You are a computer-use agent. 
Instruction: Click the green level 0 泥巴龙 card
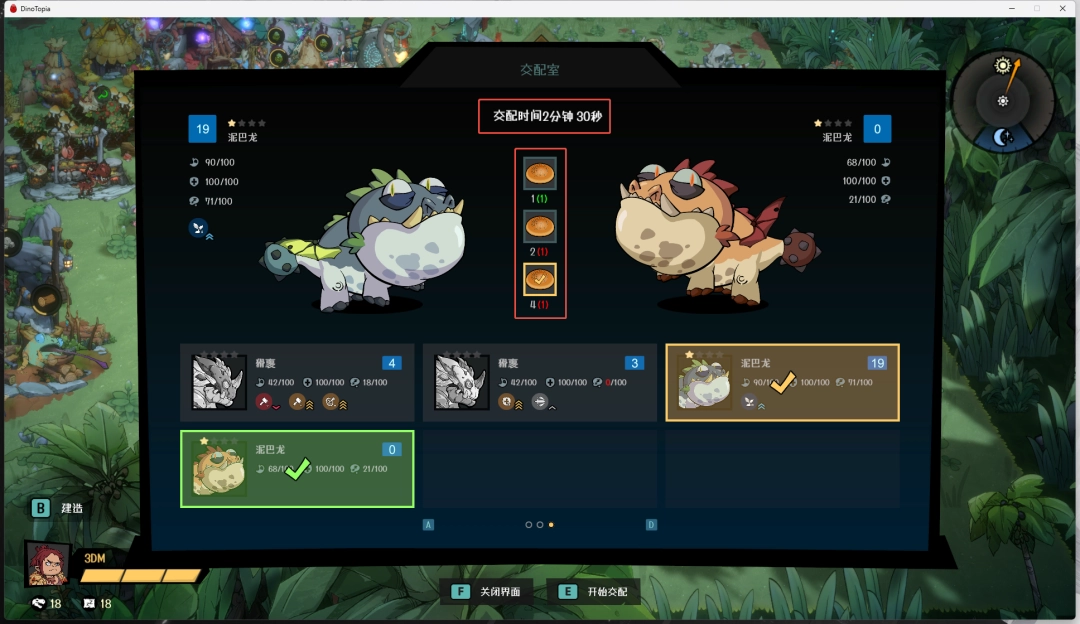click(297, 468)
